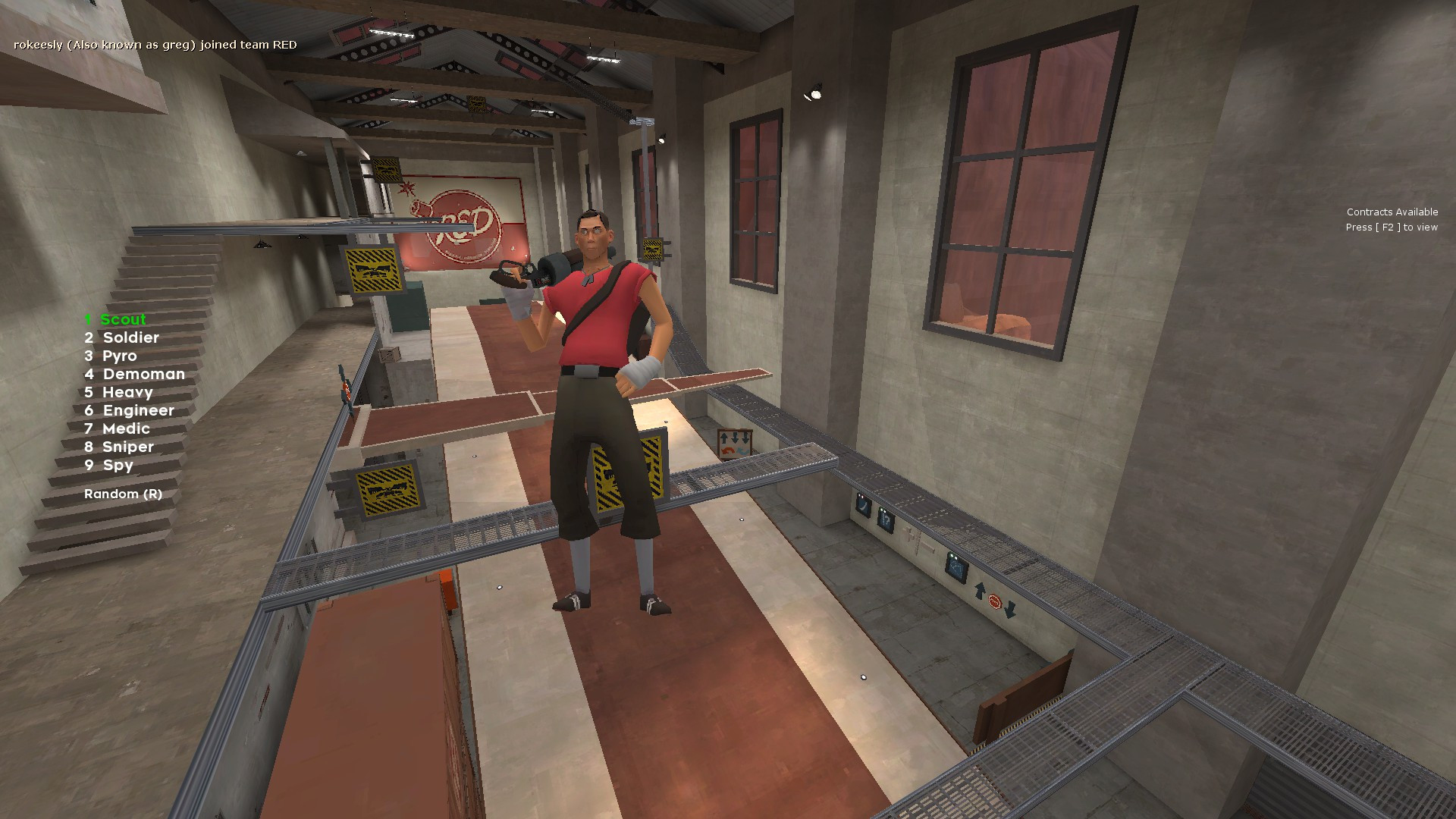Image resolution: width=1456 pixels, height=819 pixels.
Task: Click the Press F2 to view text
Action: [x=1391, y=227]
